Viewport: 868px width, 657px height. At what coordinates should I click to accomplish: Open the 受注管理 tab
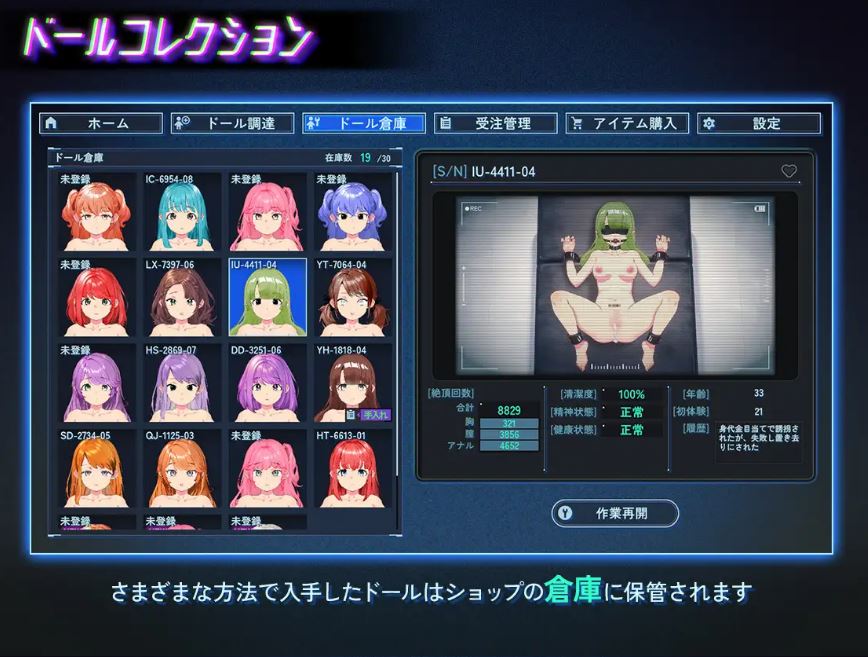[496, 123]
